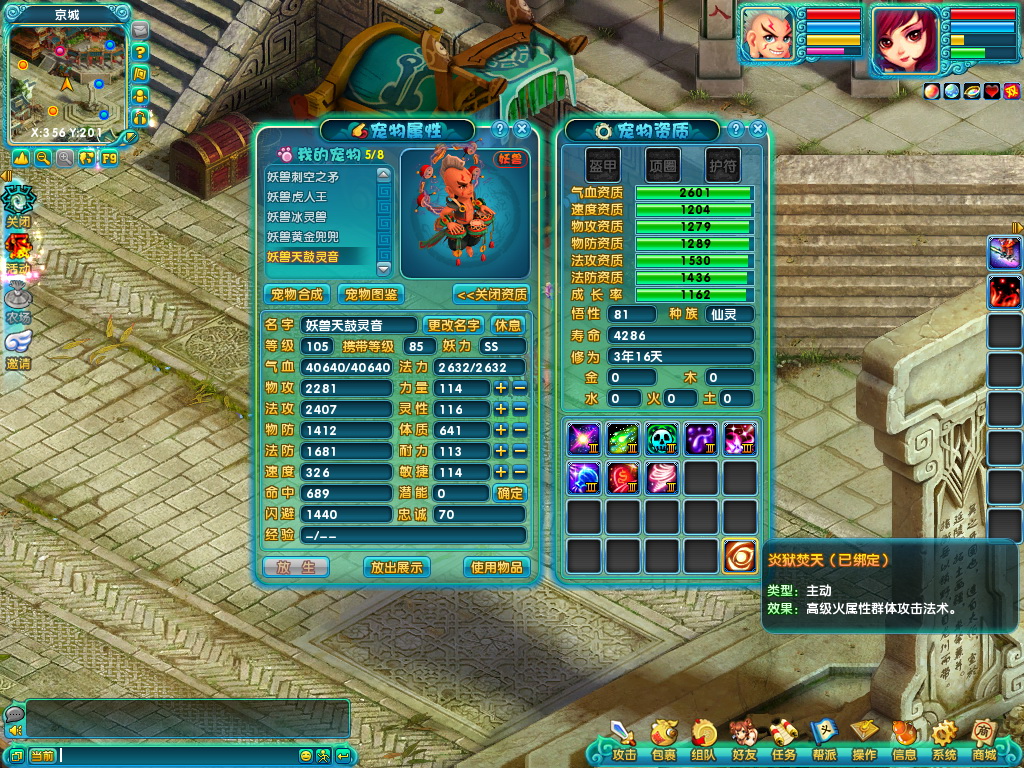1024x768 pixels.
Task: Open the 包裹 inventory bag
Action: coord(663,744)
